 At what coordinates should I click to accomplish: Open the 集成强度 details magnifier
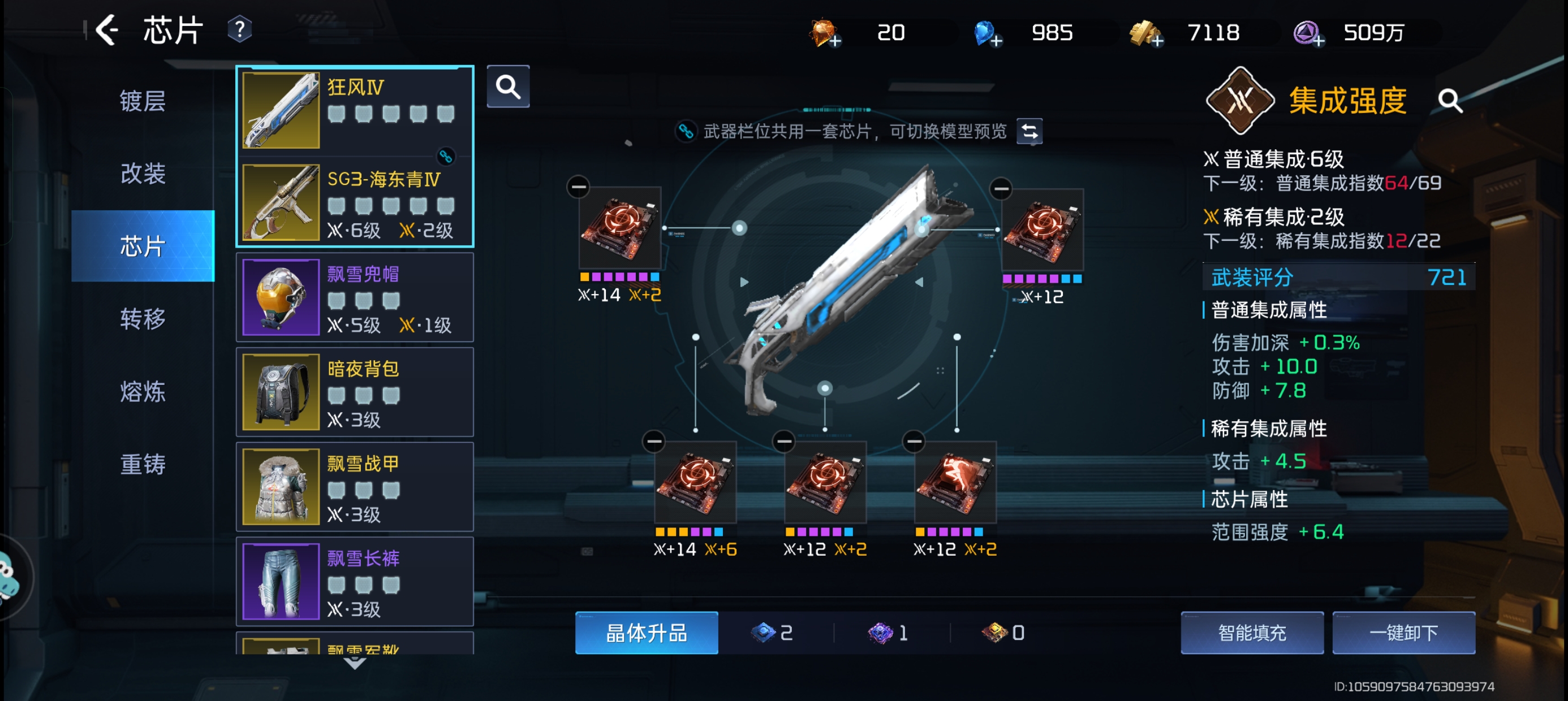click(1450, 101)
